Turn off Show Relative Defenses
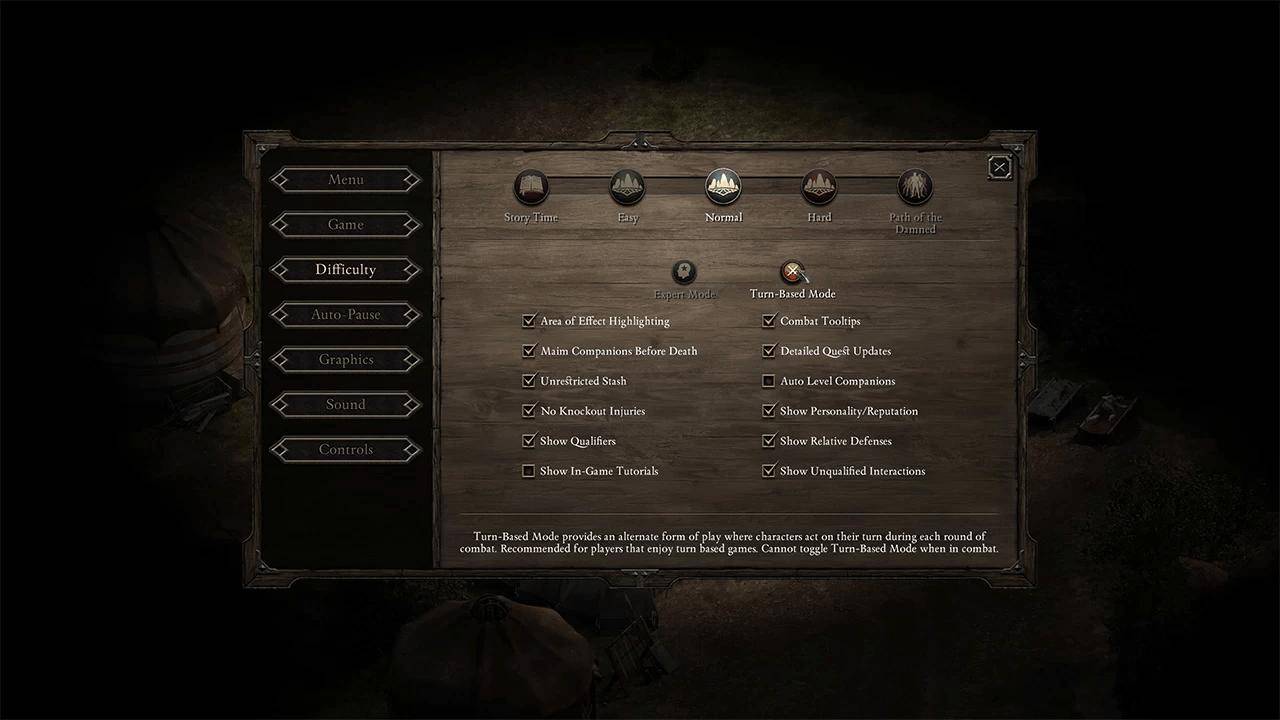 pyautogui.click(x=769, y=441)
